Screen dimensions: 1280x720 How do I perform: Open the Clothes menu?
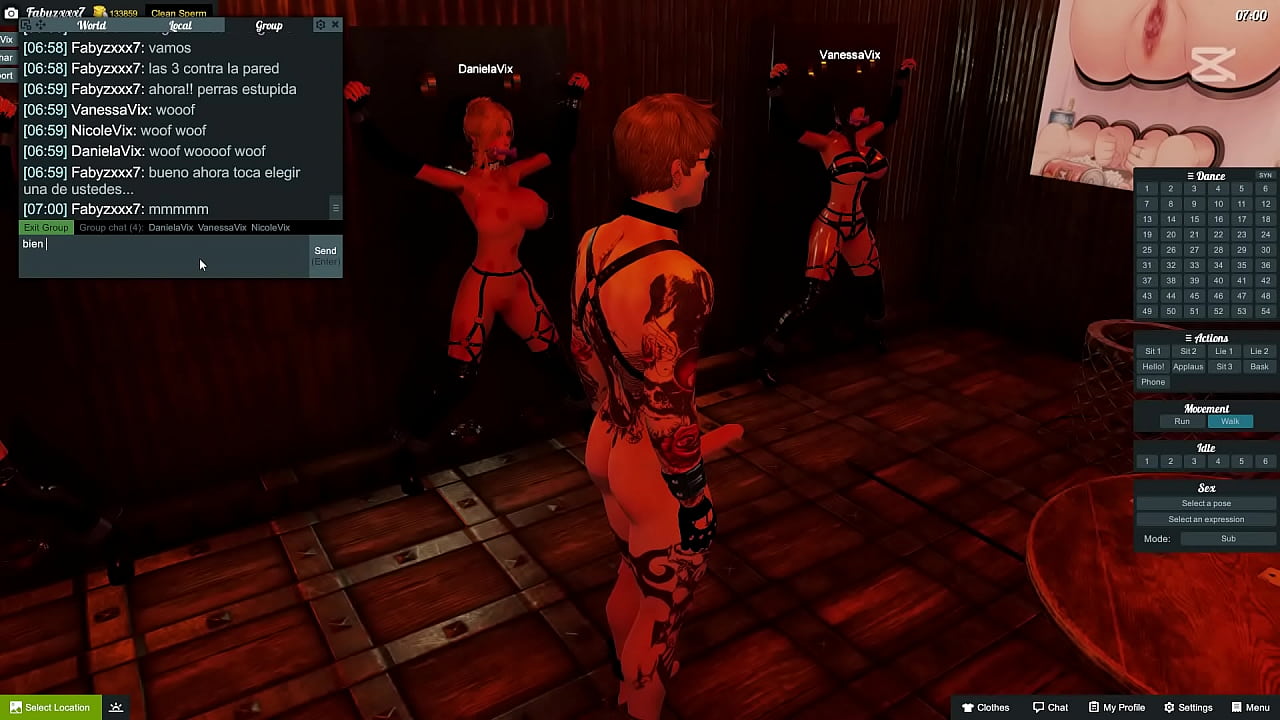985,708
